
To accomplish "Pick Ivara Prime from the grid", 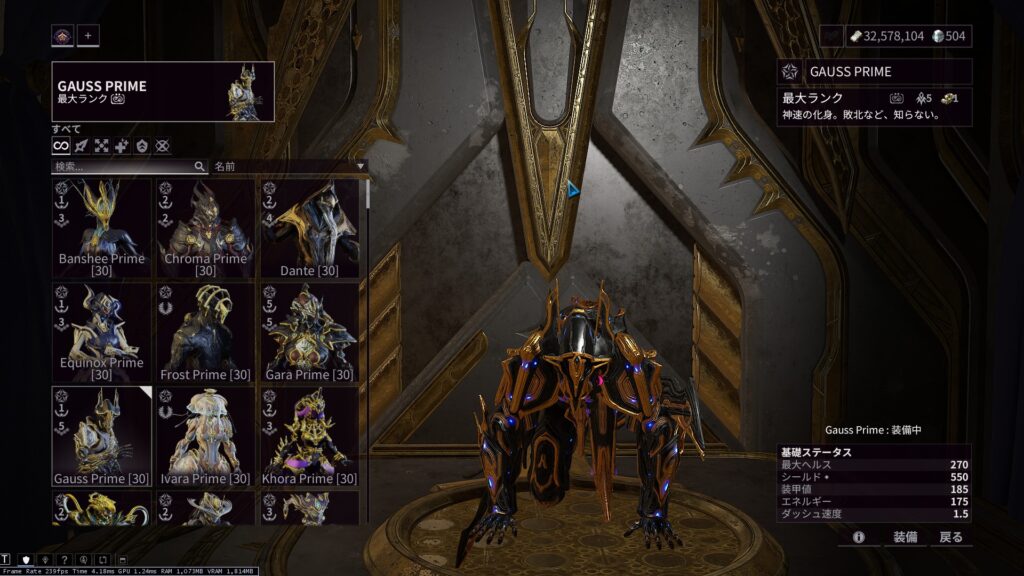I will click(x=205, y=435).
